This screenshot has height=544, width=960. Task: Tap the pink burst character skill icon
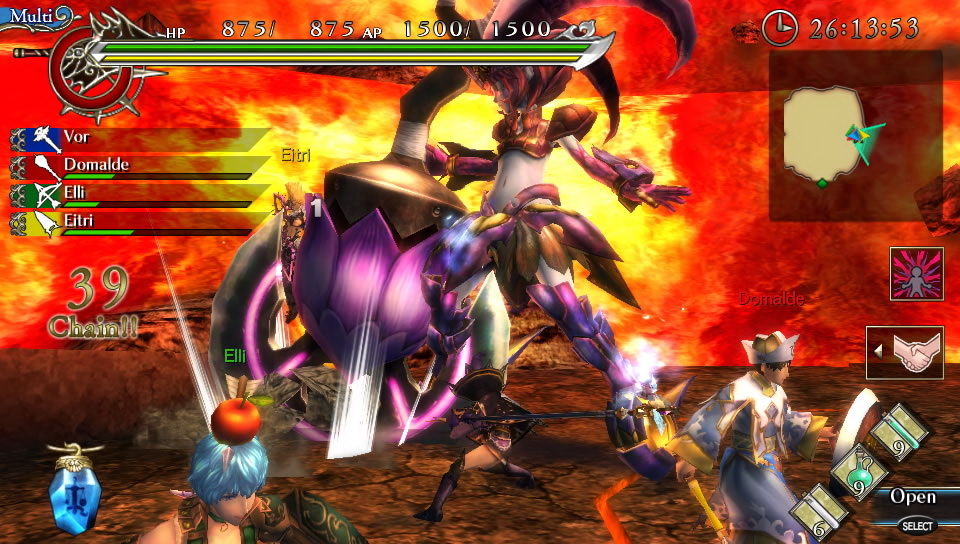(916, 274)
